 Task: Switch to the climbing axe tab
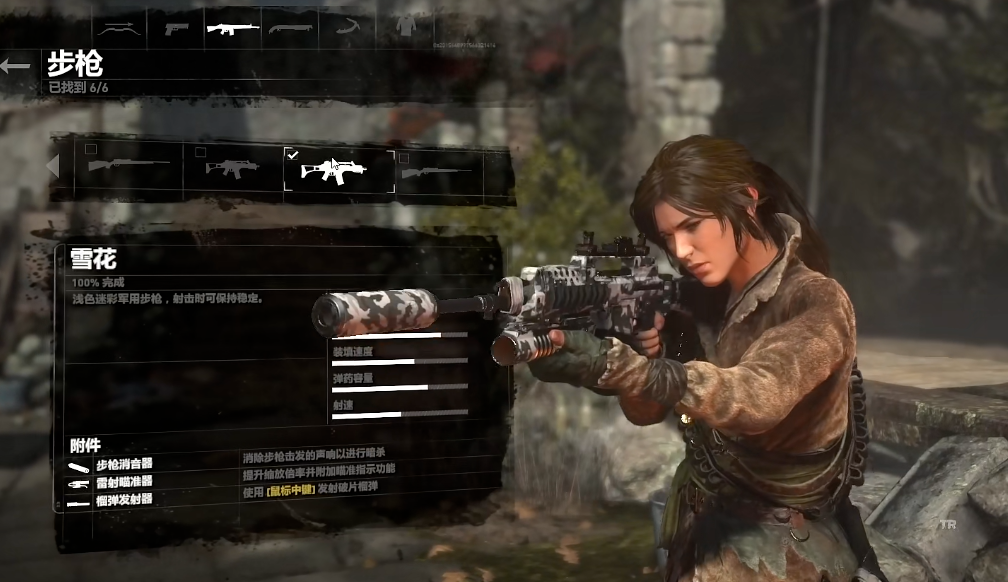tap(348, 27)
